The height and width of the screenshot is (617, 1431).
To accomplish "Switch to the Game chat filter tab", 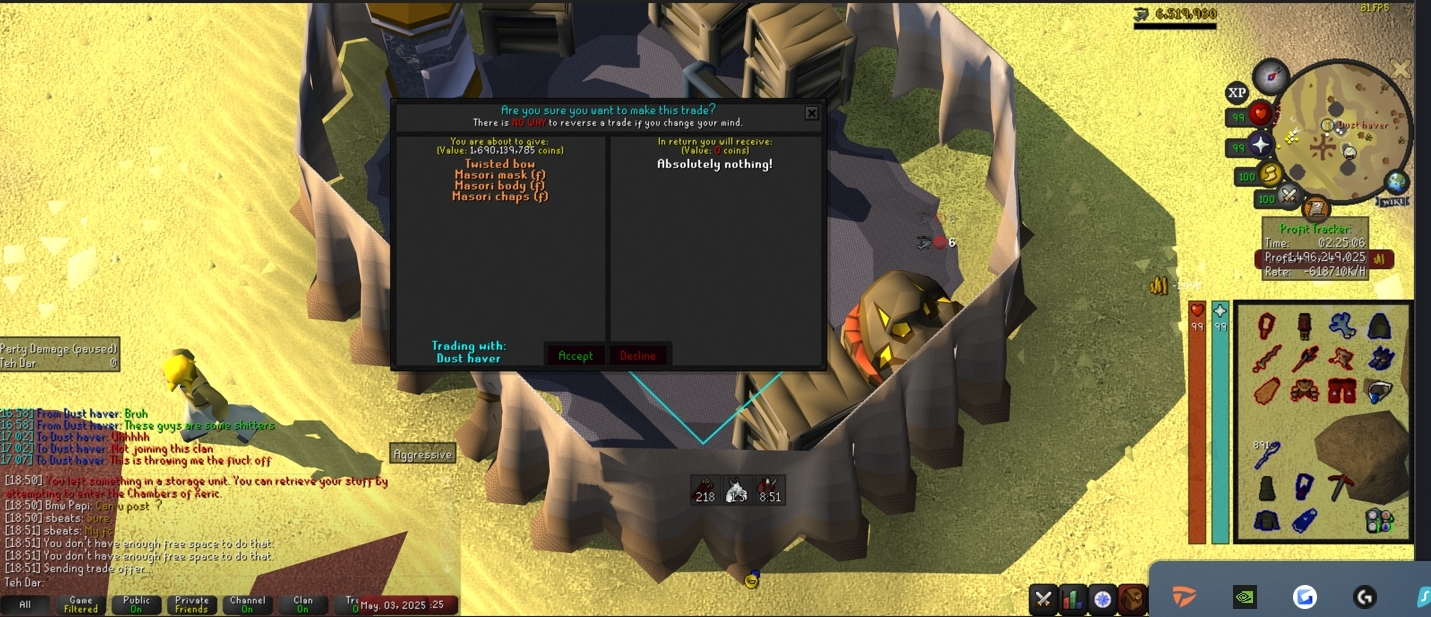I will (81, 605).
